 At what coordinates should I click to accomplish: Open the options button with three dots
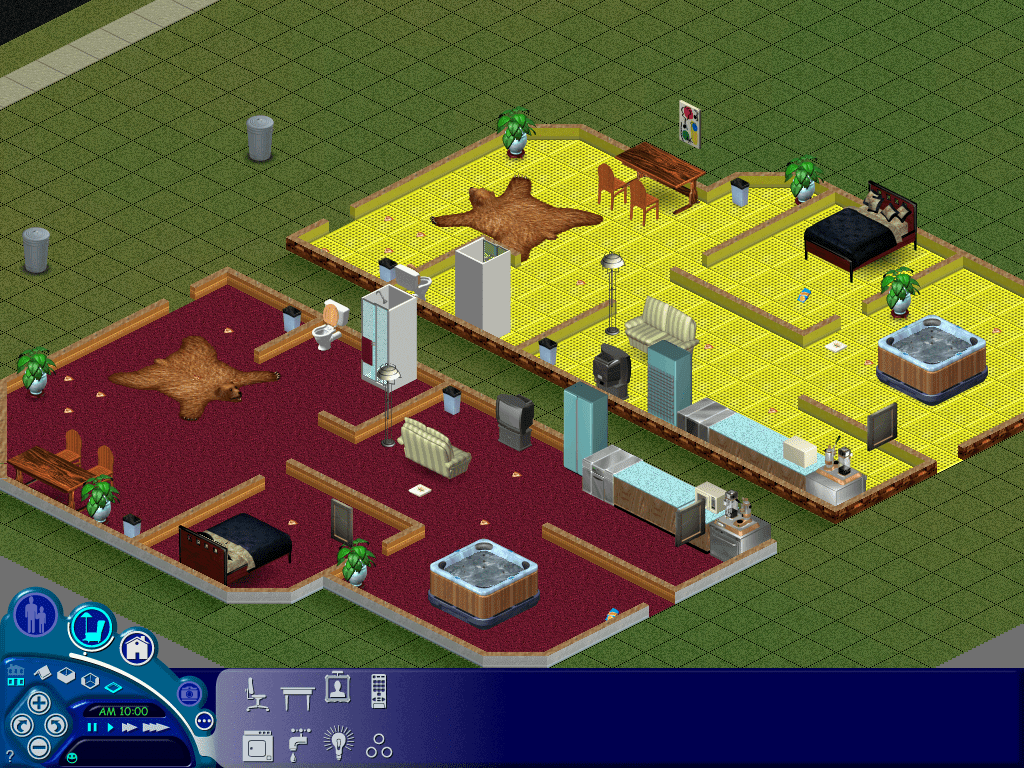pos(205,720)
